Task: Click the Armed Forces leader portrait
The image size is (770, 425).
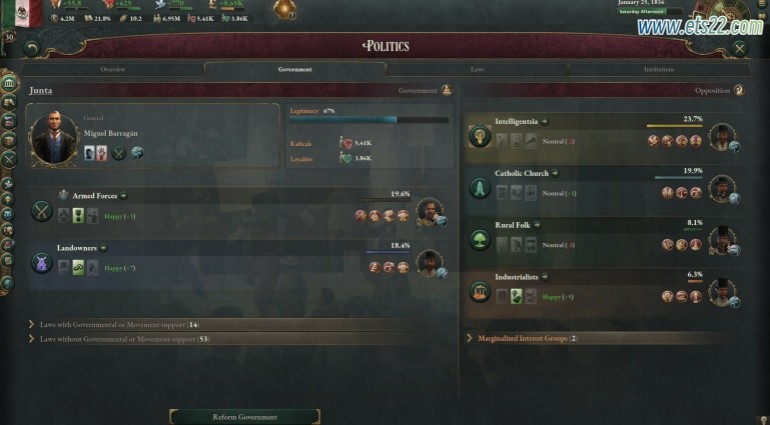Action: pos(429,212)
